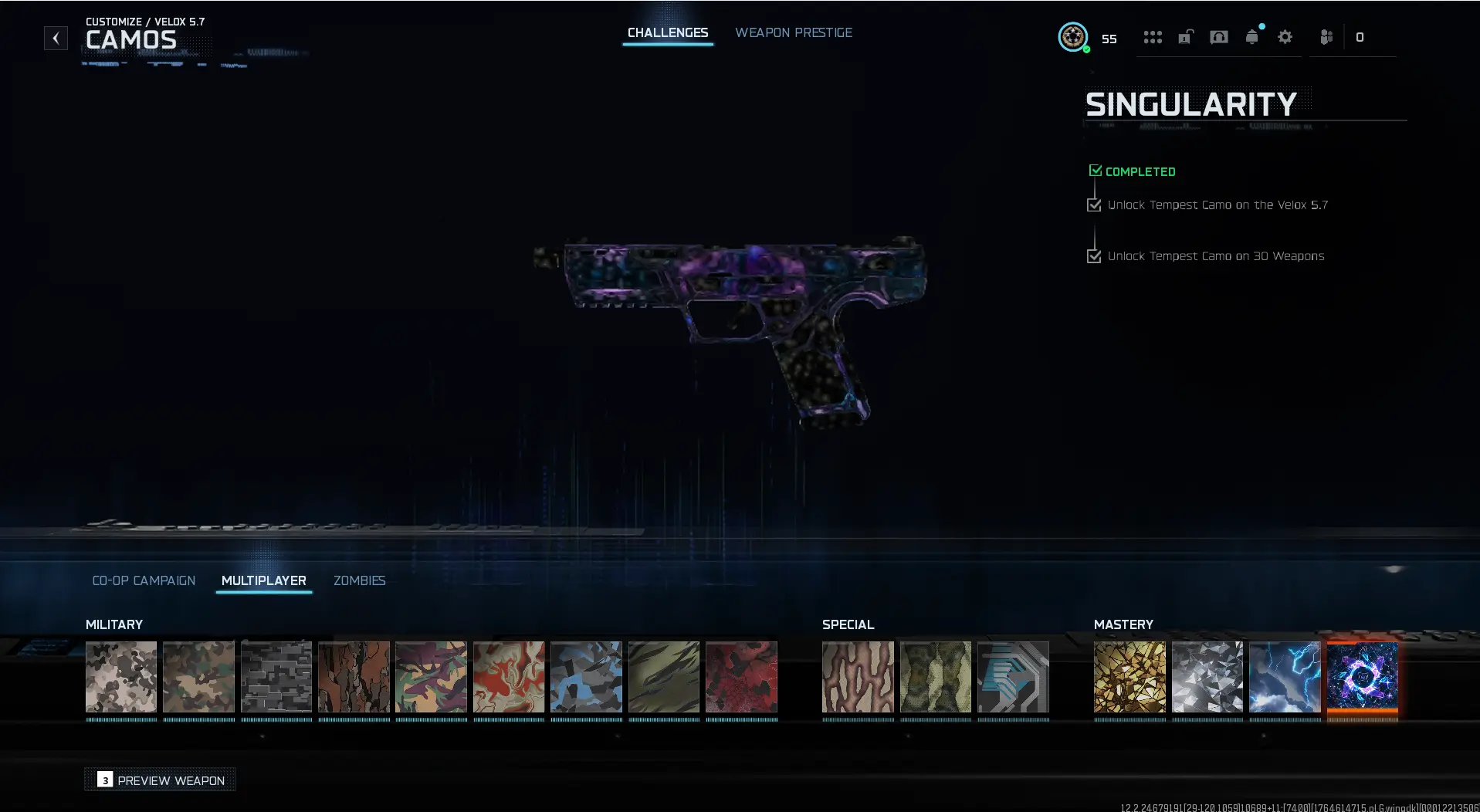
Task: Open the apps grid icon in the header
Action: pyautogui.click(x=1153, y=37)
